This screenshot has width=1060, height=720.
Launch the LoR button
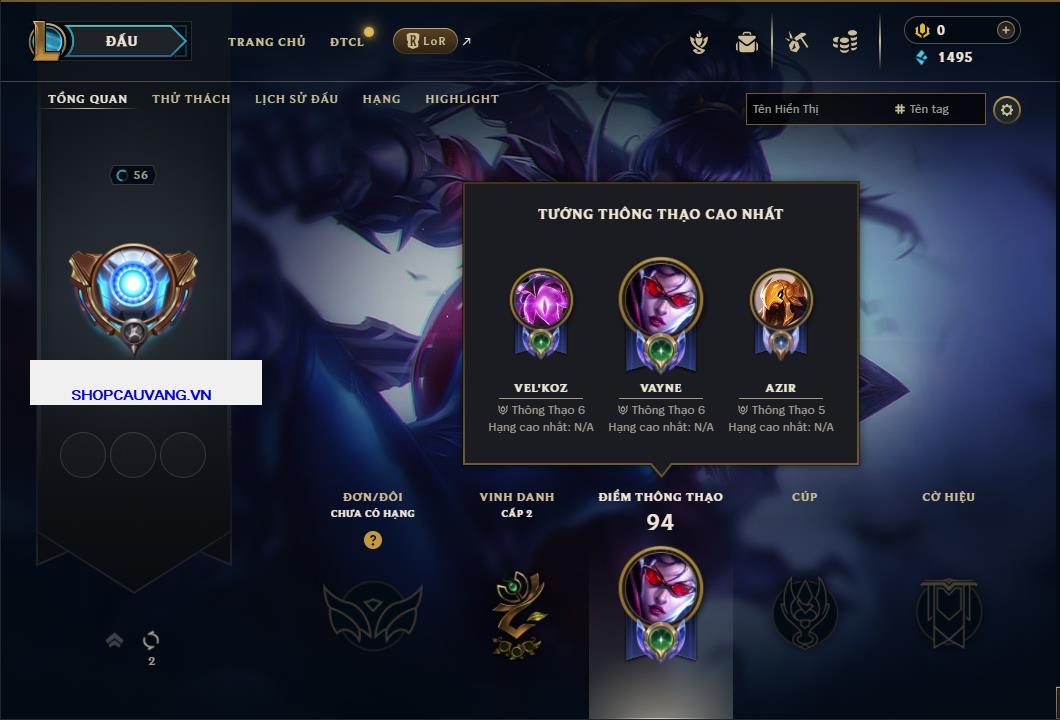tap(425, 41)
